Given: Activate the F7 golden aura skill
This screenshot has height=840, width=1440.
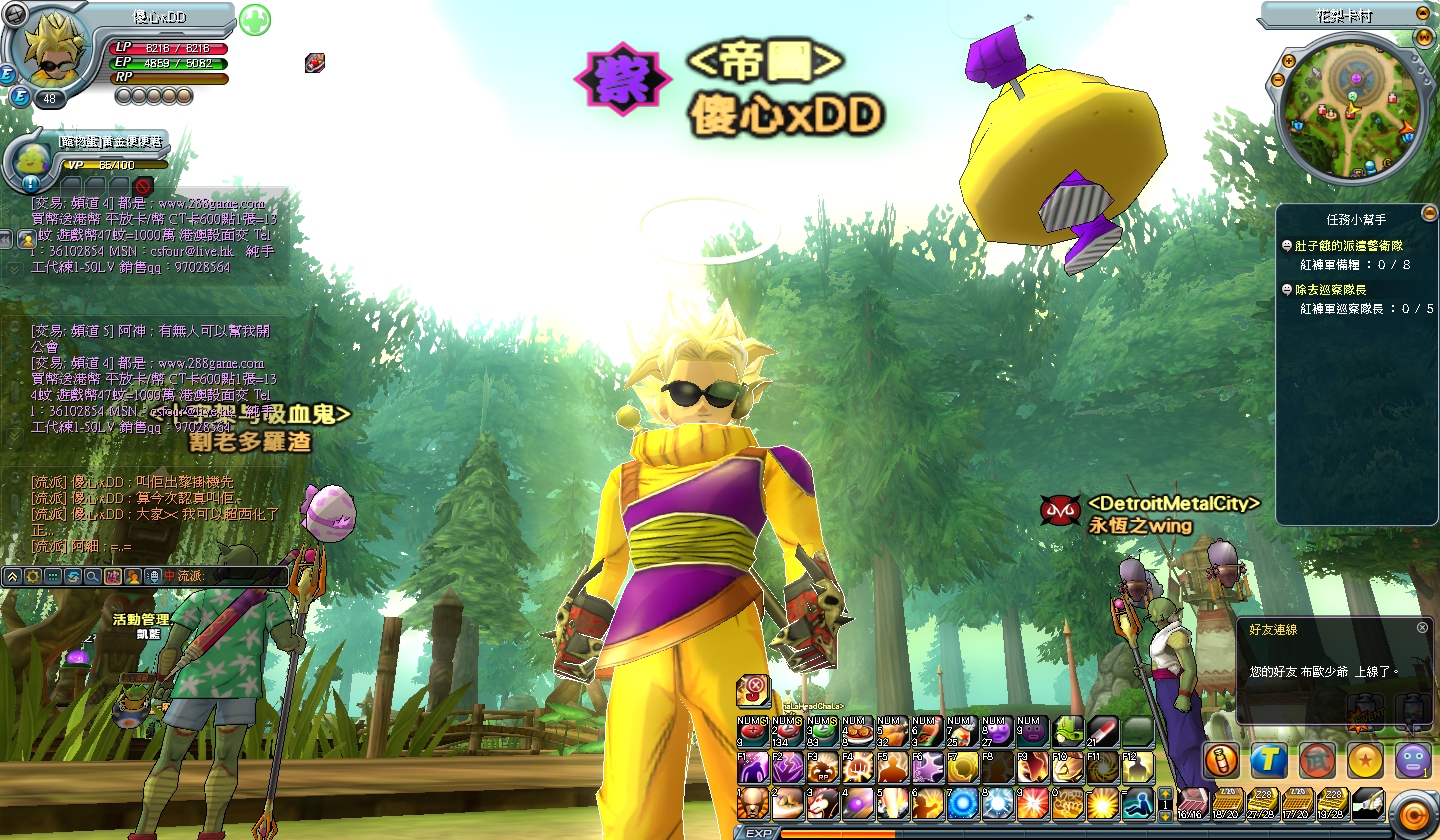Looking at the screenshot, I should click(x=963, y=768).
